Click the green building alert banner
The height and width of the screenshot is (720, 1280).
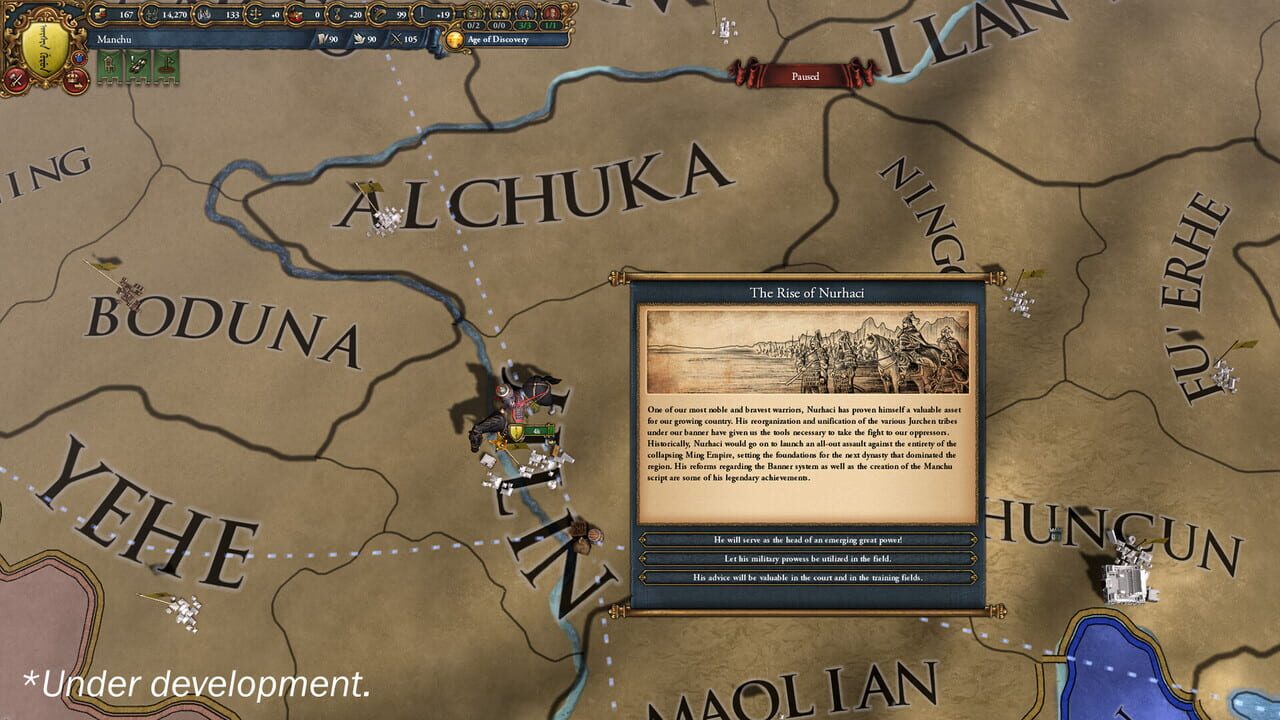coord(107,65)
